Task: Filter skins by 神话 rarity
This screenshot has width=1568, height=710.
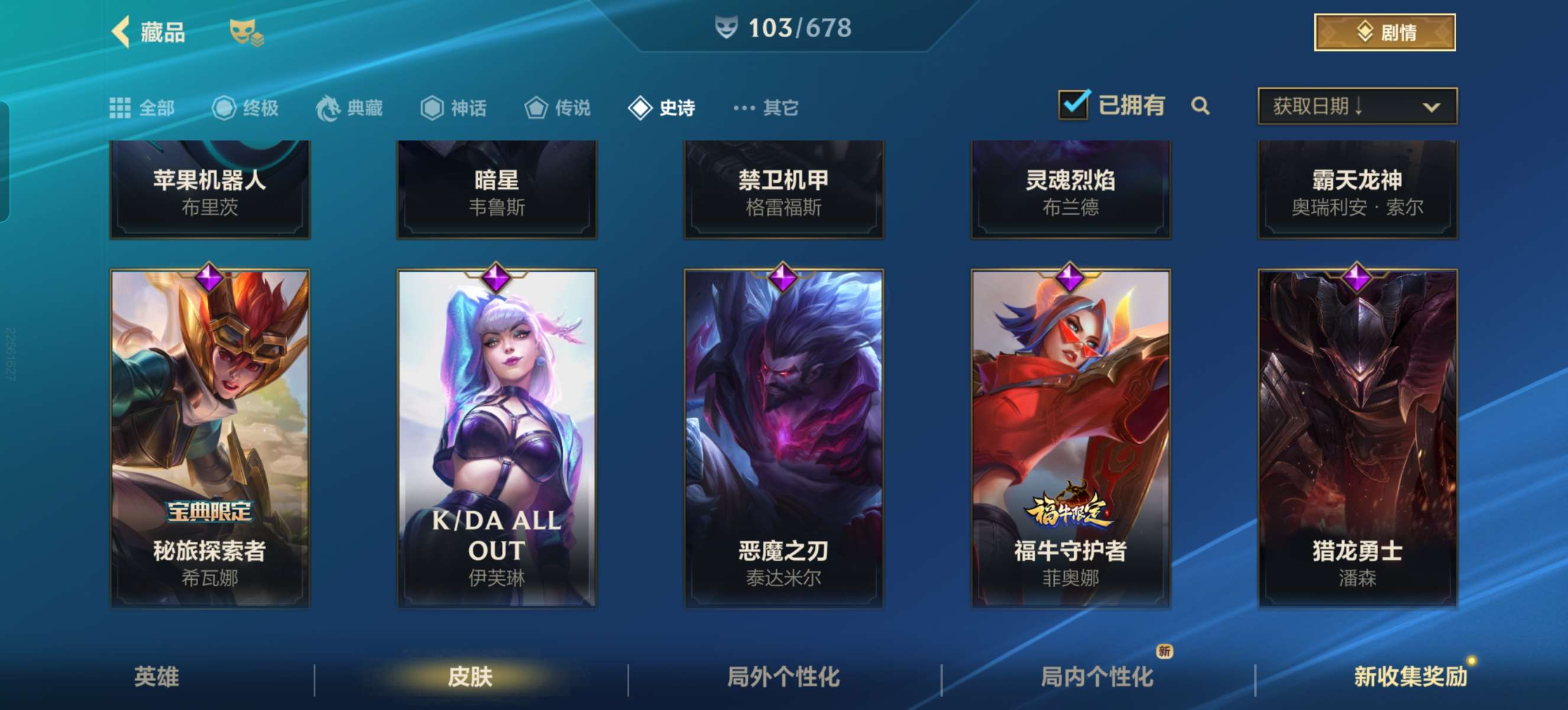Action: (453, 108)
